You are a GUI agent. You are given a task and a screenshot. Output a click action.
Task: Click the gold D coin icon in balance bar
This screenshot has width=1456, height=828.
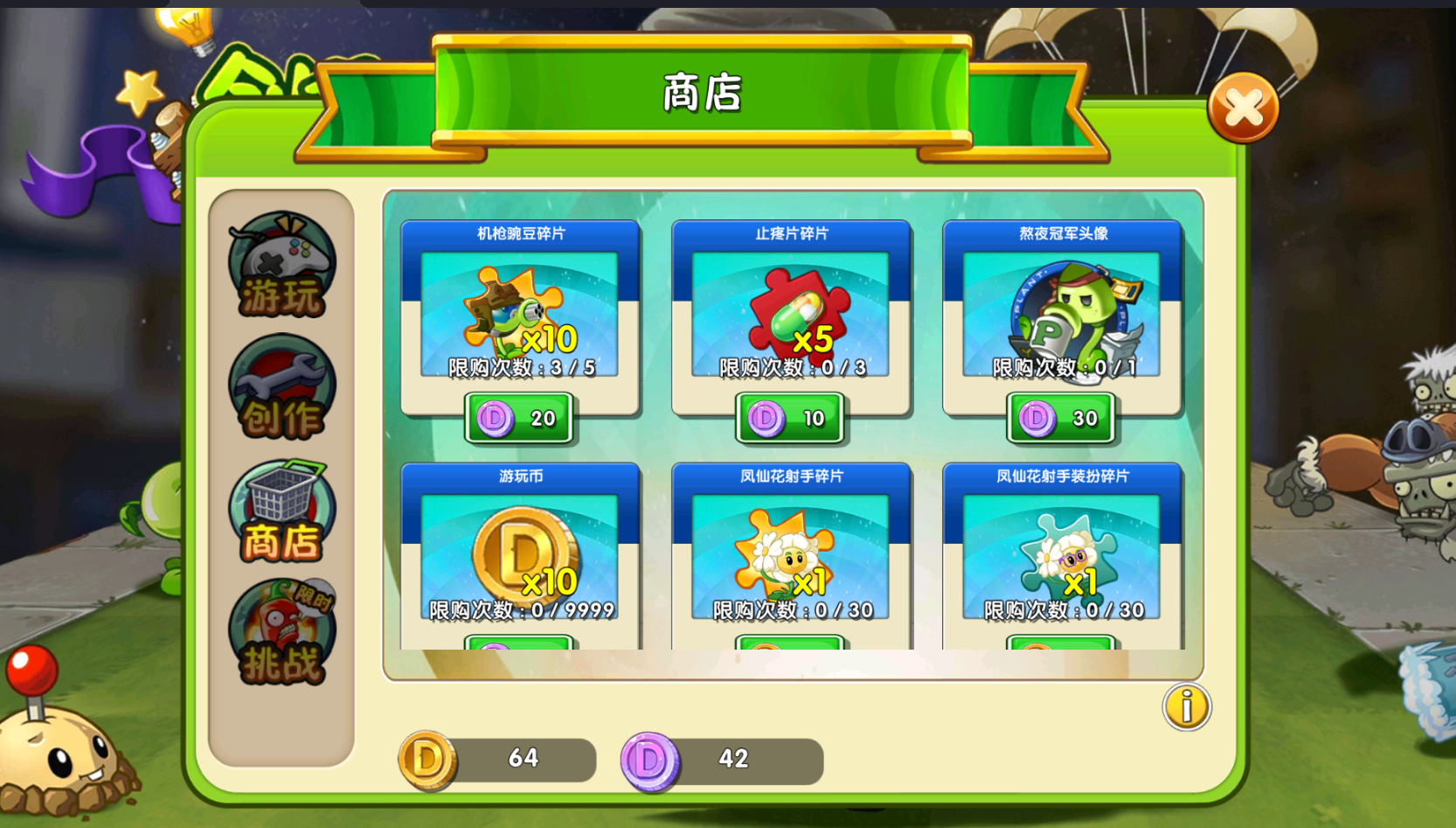click(x=426, y=759)
